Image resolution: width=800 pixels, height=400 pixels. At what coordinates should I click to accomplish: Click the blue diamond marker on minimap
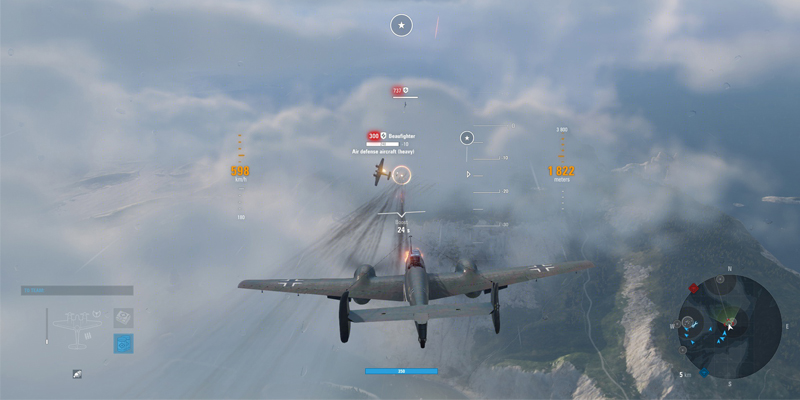click(705, 372)
